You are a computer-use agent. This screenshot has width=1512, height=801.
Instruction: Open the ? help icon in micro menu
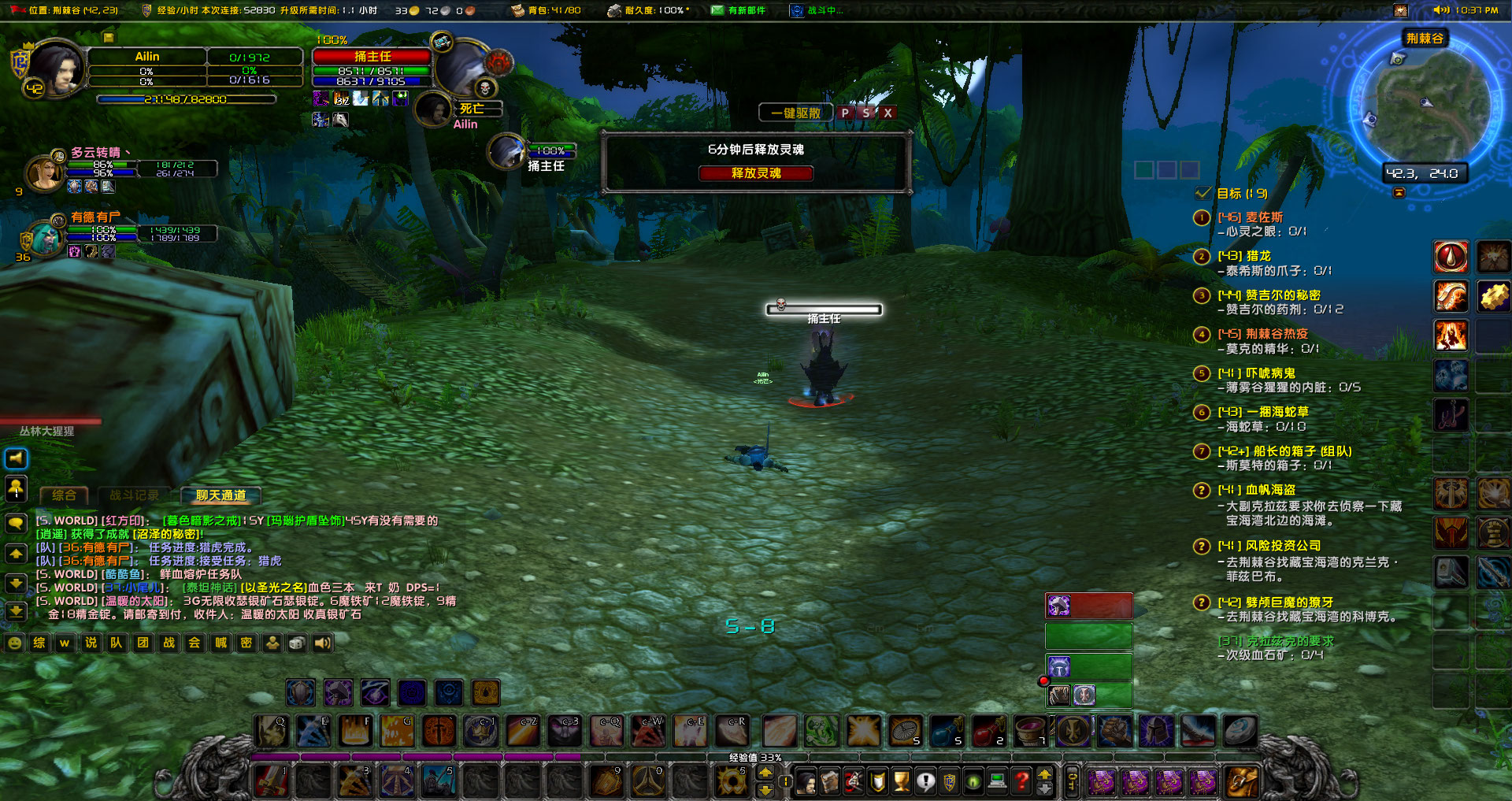1021,782
